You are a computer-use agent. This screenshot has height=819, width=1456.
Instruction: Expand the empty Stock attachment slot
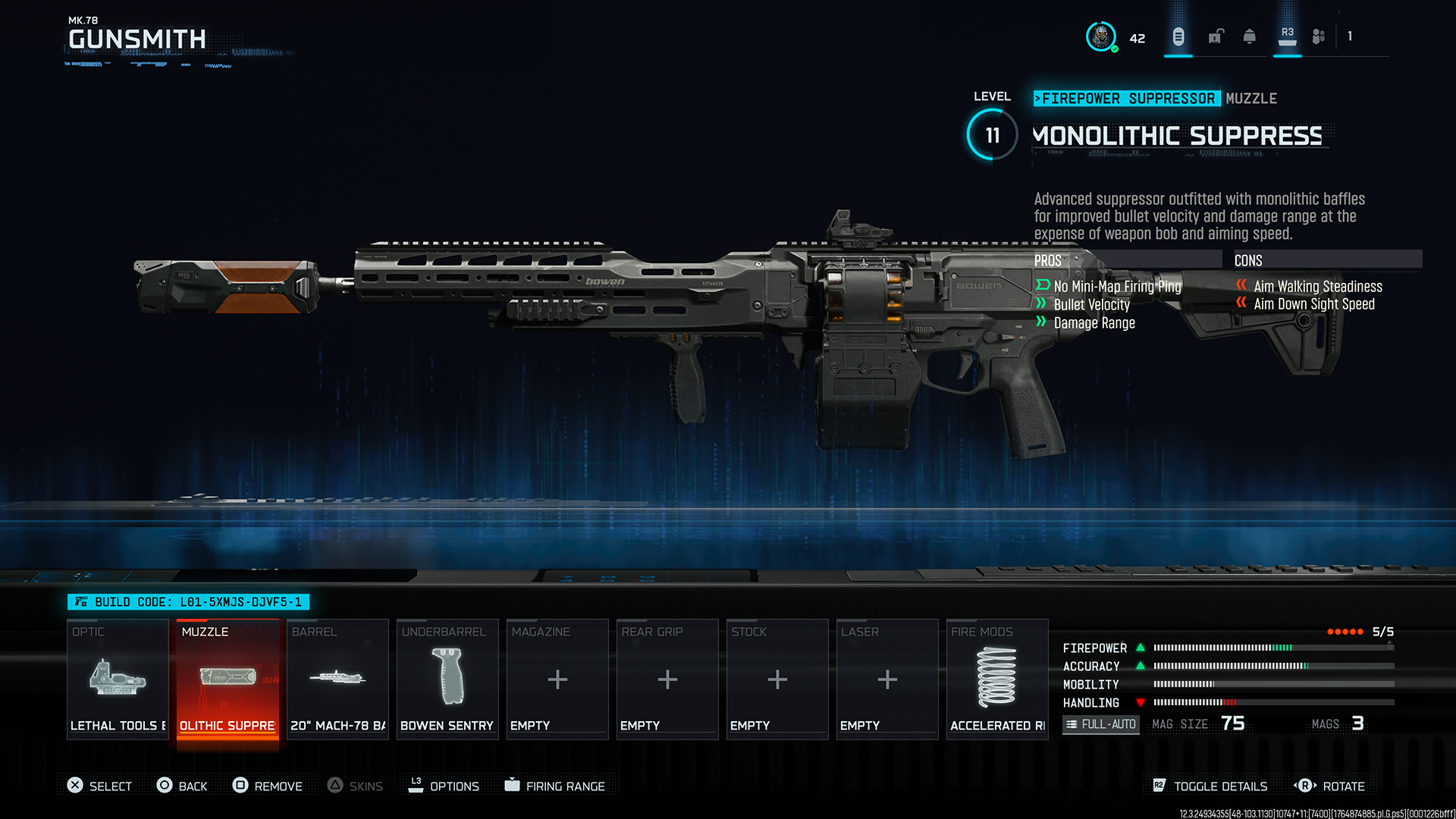click(x=777, y=677)
